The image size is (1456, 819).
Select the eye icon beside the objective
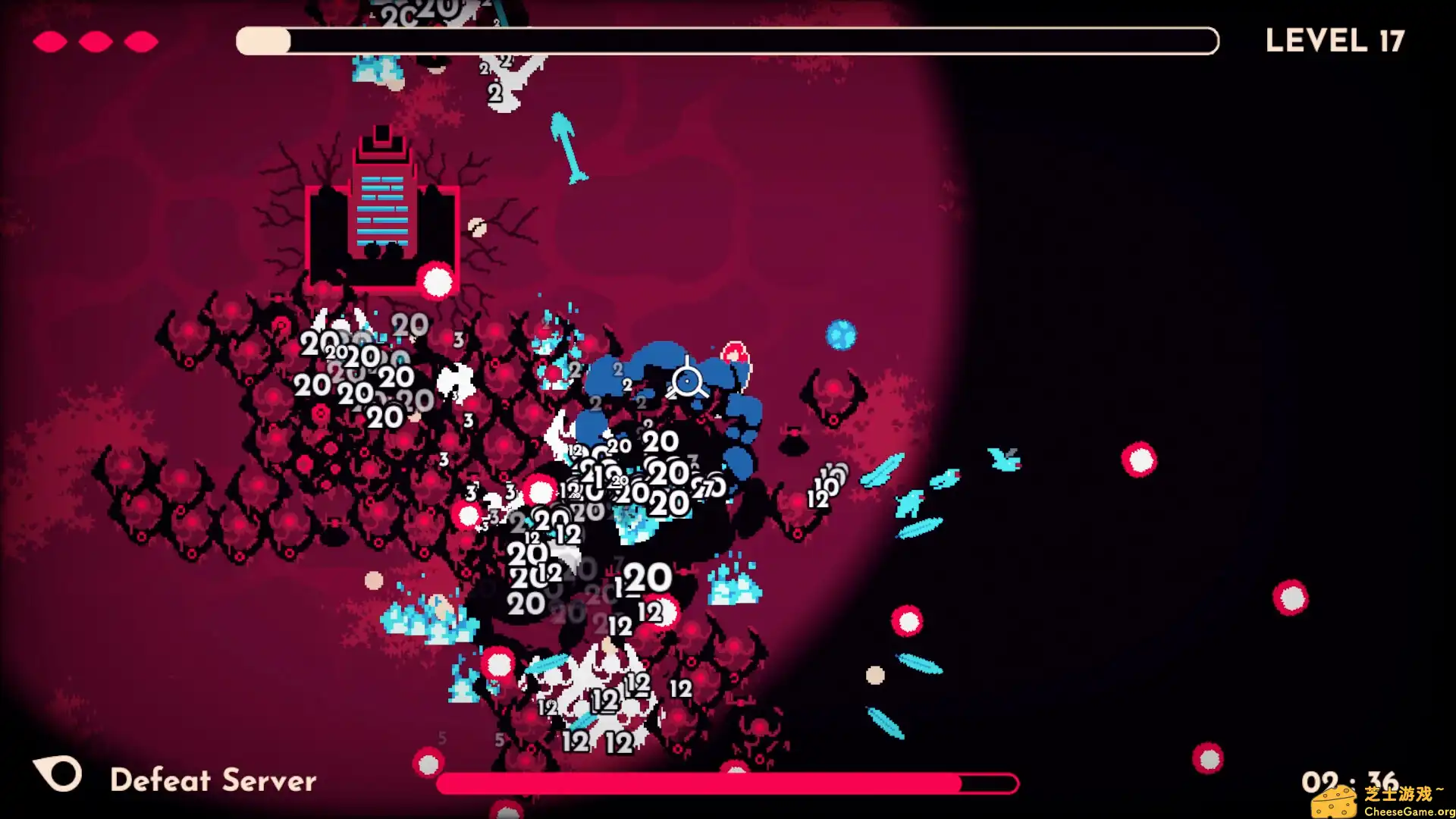point(58,774)
